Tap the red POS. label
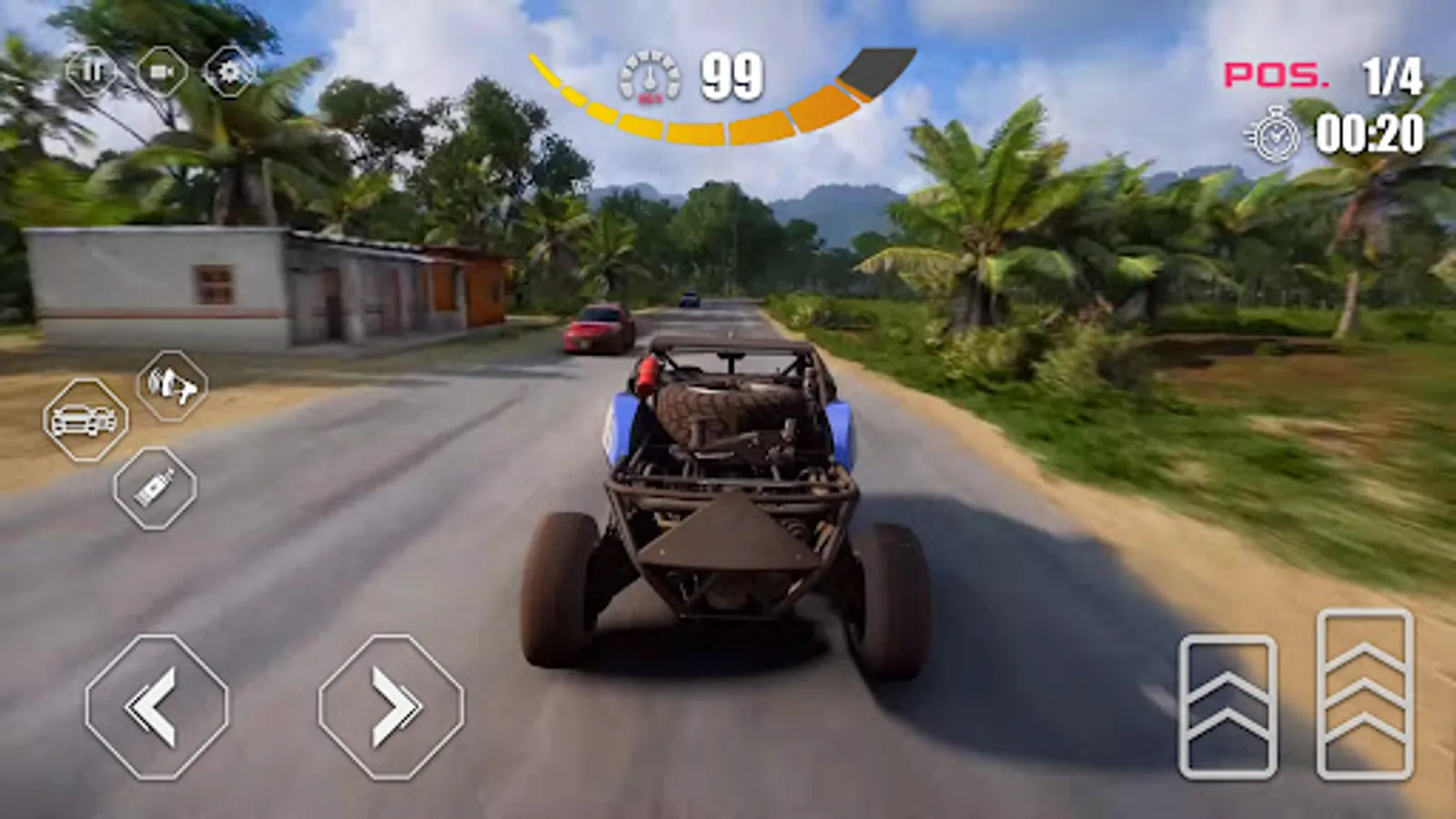The width and height of the screenshot is (1456, 819). [1274, 76]
